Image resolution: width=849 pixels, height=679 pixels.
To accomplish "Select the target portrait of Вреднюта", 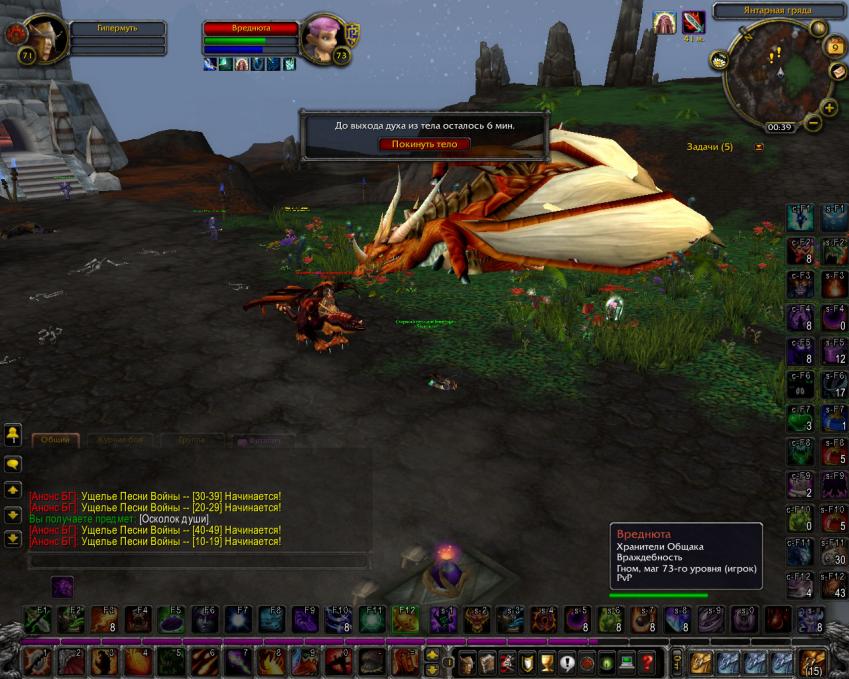I will (324, 40).
